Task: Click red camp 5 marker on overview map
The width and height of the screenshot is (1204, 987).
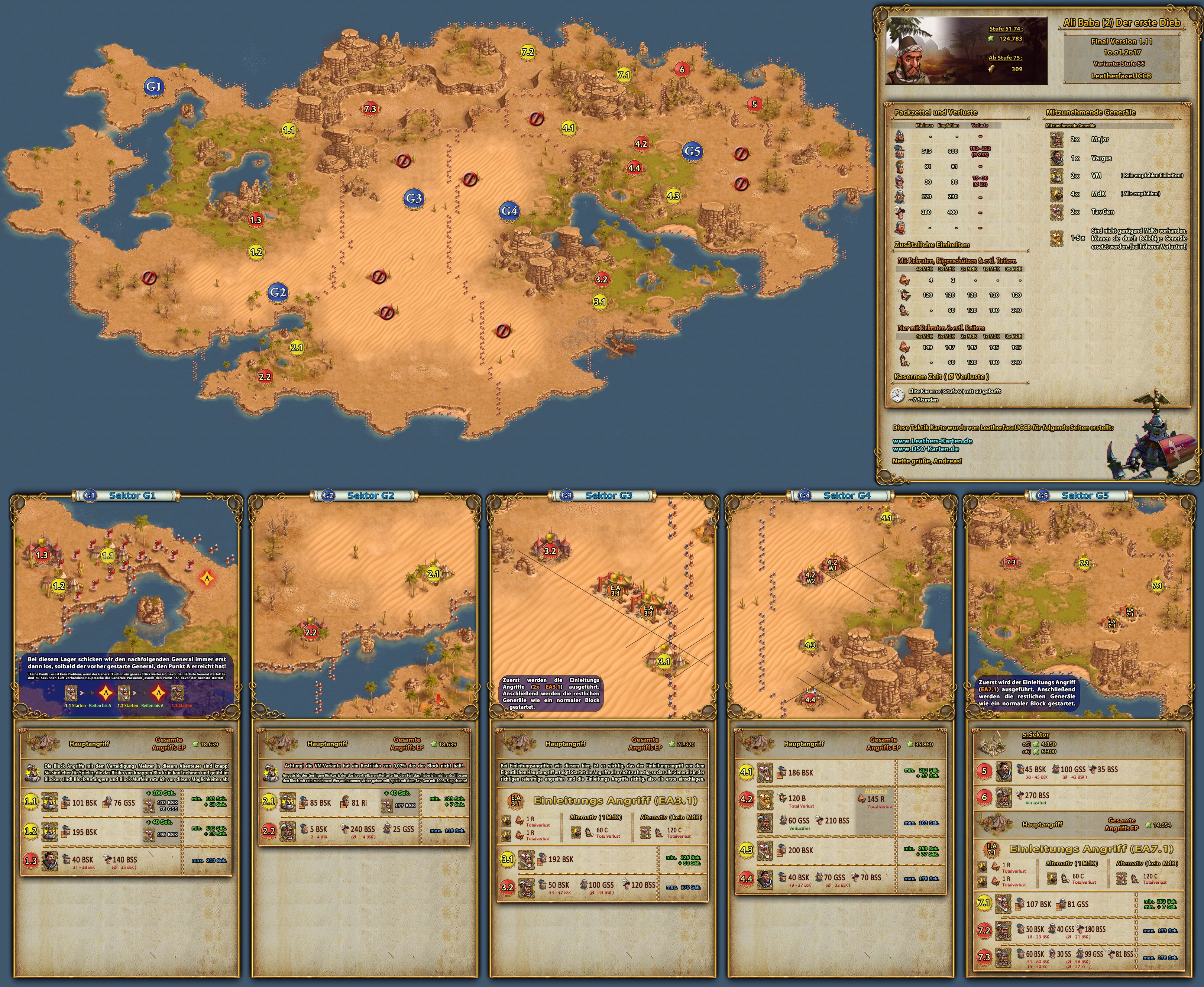Action: (x=754, y=104)
